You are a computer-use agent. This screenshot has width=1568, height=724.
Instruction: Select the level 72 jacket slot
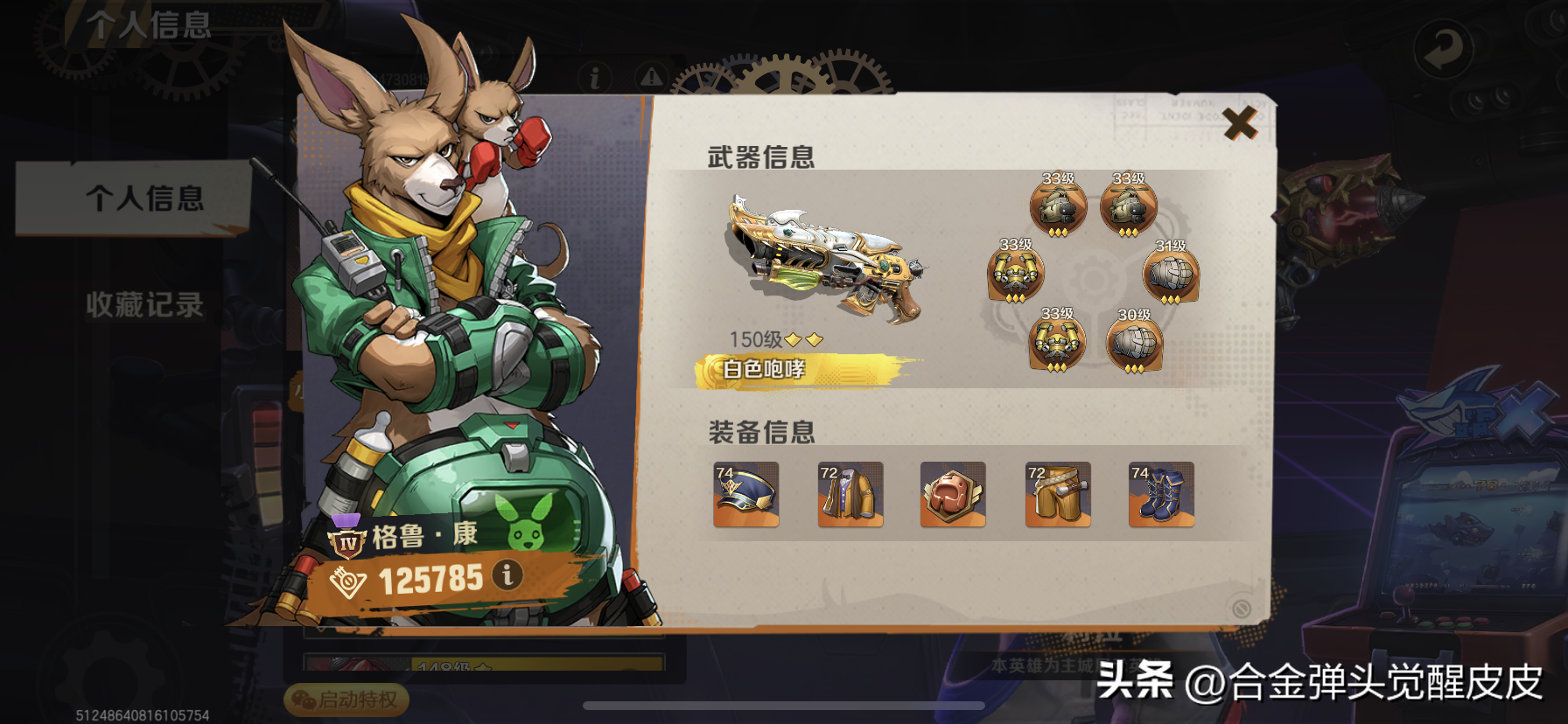pos(850,495)
